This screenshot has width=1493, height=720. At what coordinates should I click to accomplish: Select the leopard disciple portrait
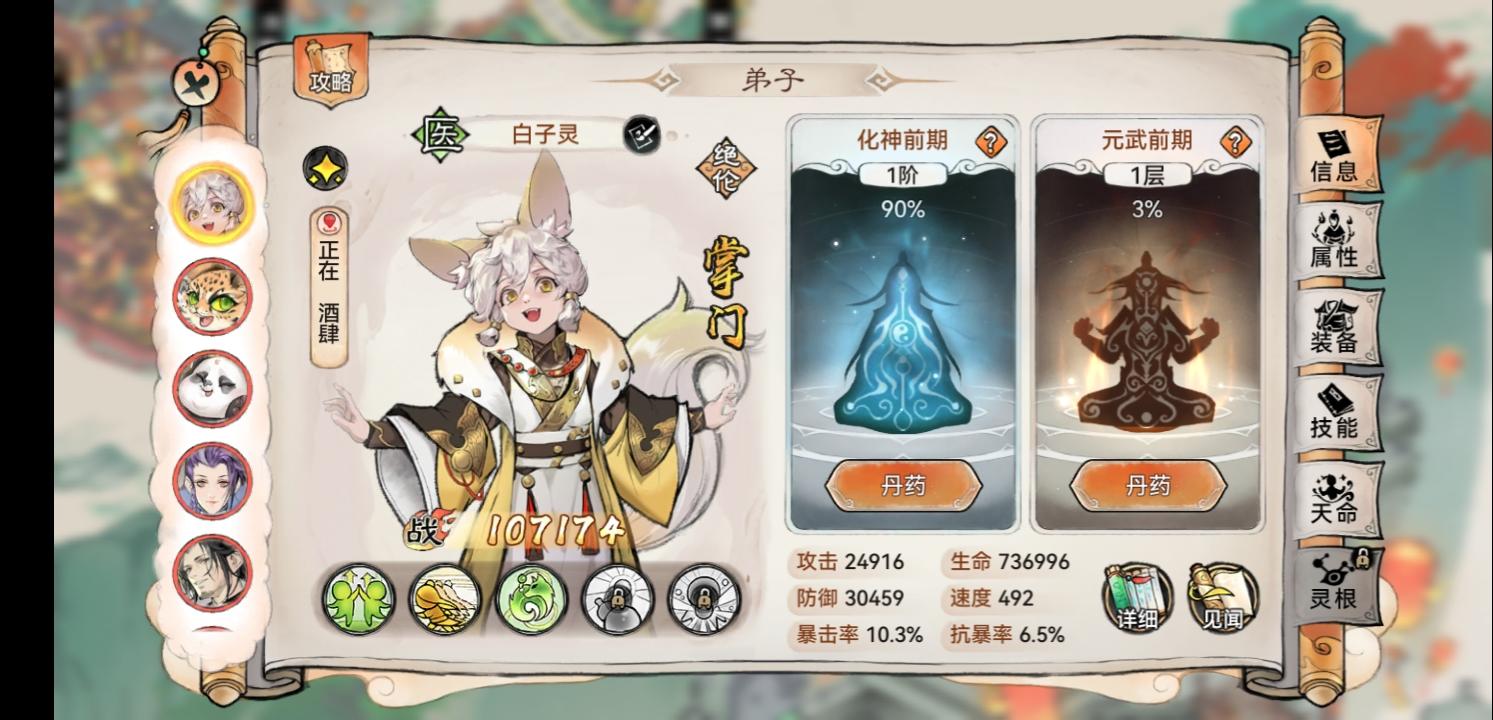point(213,298)
